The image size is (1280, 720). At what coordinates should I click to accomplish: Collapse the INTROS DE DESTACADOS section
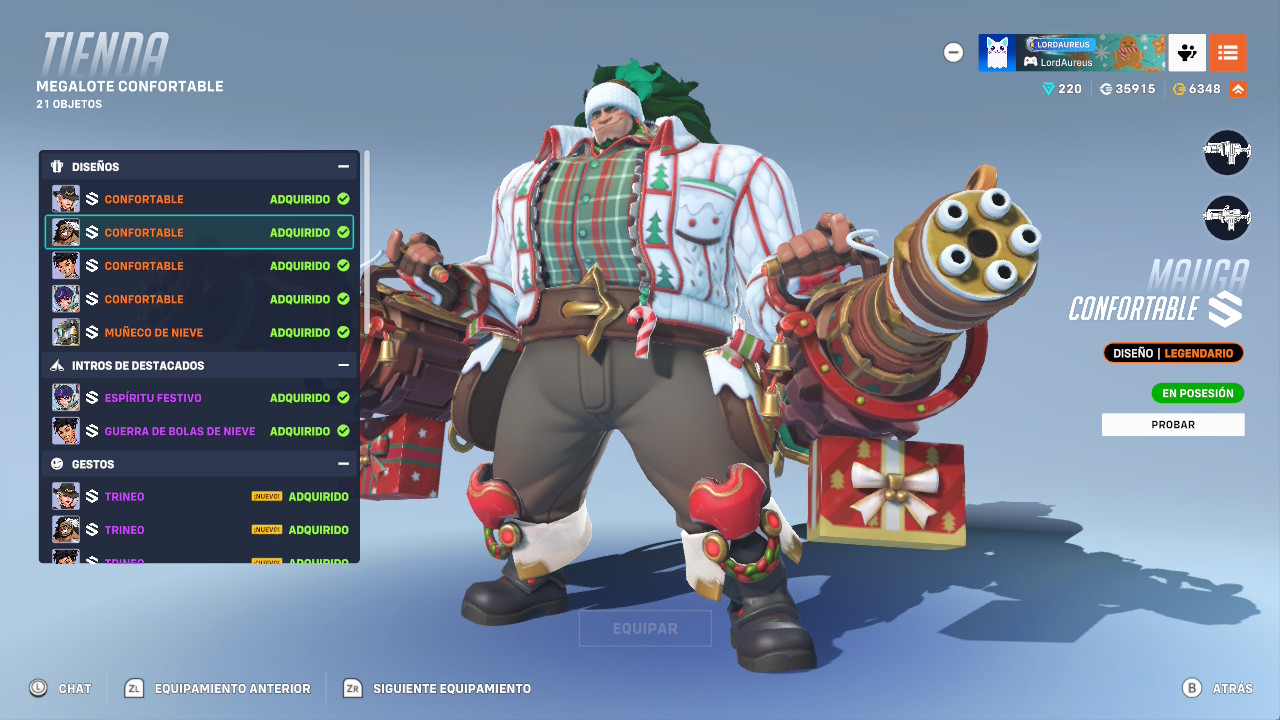(x=344, y=365)
